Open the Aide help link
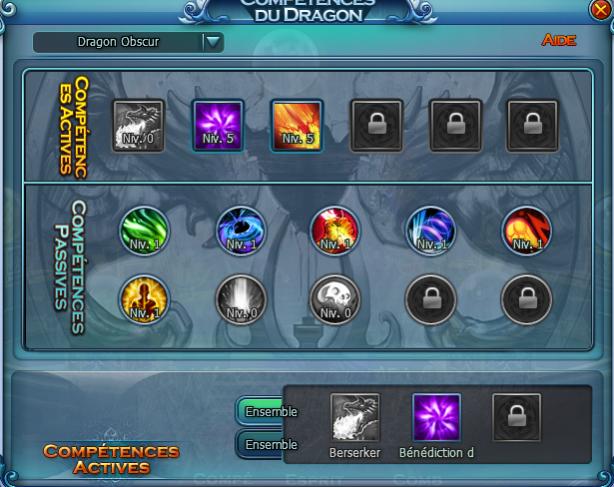The height and width of the screenshot is (487, 614). point(559,41)
